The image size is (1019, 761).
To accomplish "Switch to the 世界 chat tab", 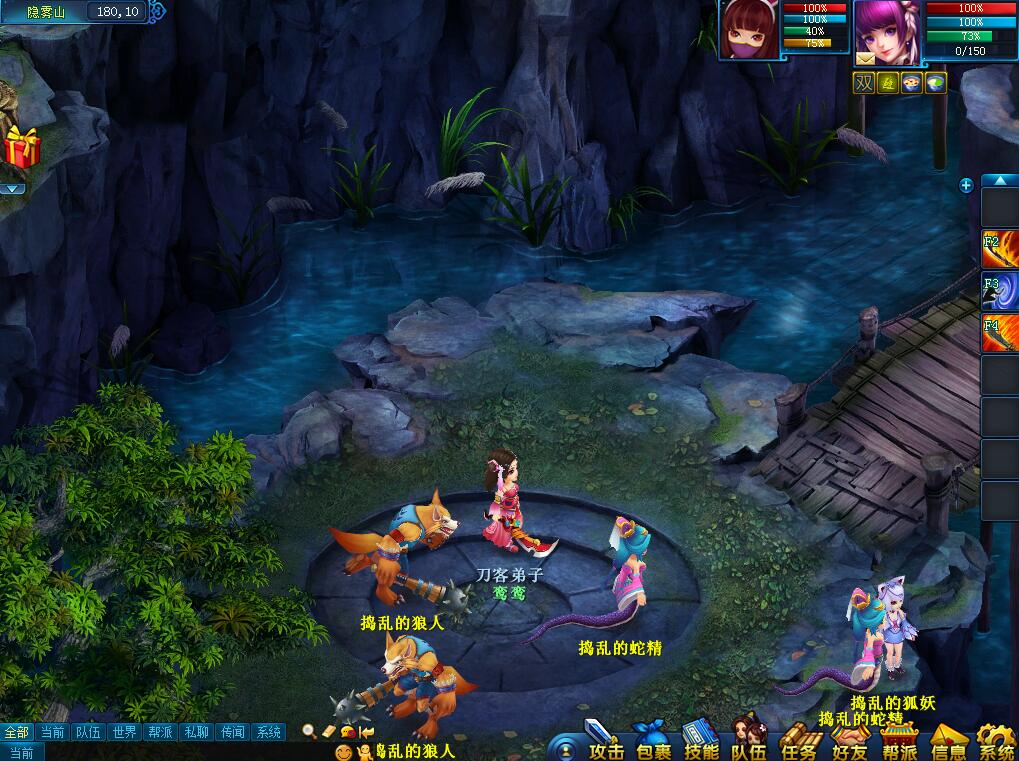I will [x=124, y=732].
